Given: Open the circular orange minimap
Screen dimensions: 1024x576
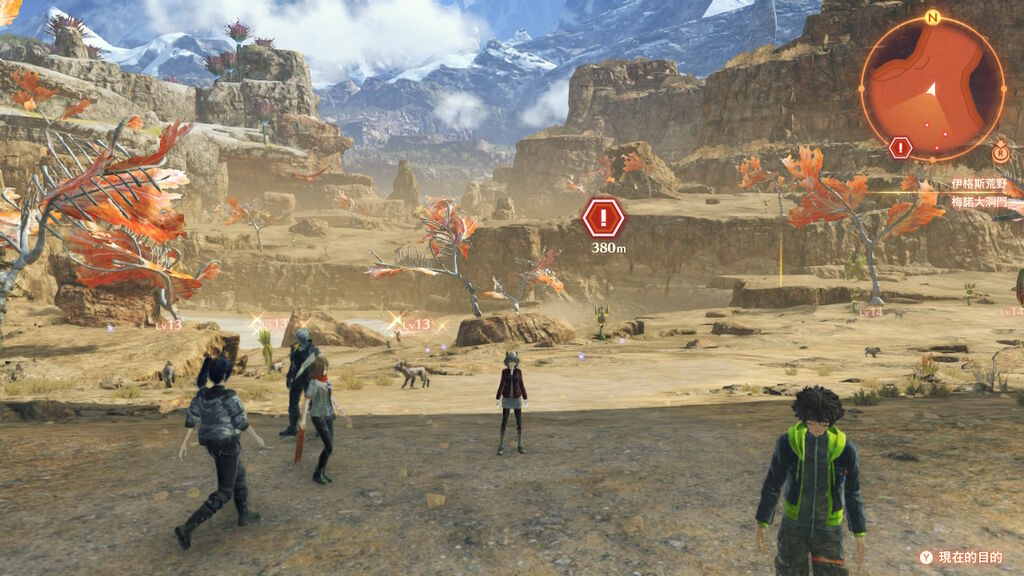Looking at the screenshot, I should coord(932,88).
